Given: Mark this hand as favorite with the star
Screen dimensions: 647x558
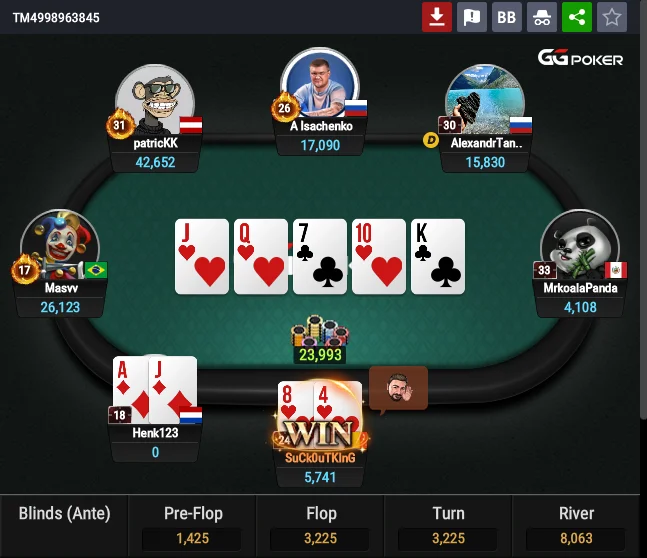Looking at the screenshot, I should click(x=612, y=17).
